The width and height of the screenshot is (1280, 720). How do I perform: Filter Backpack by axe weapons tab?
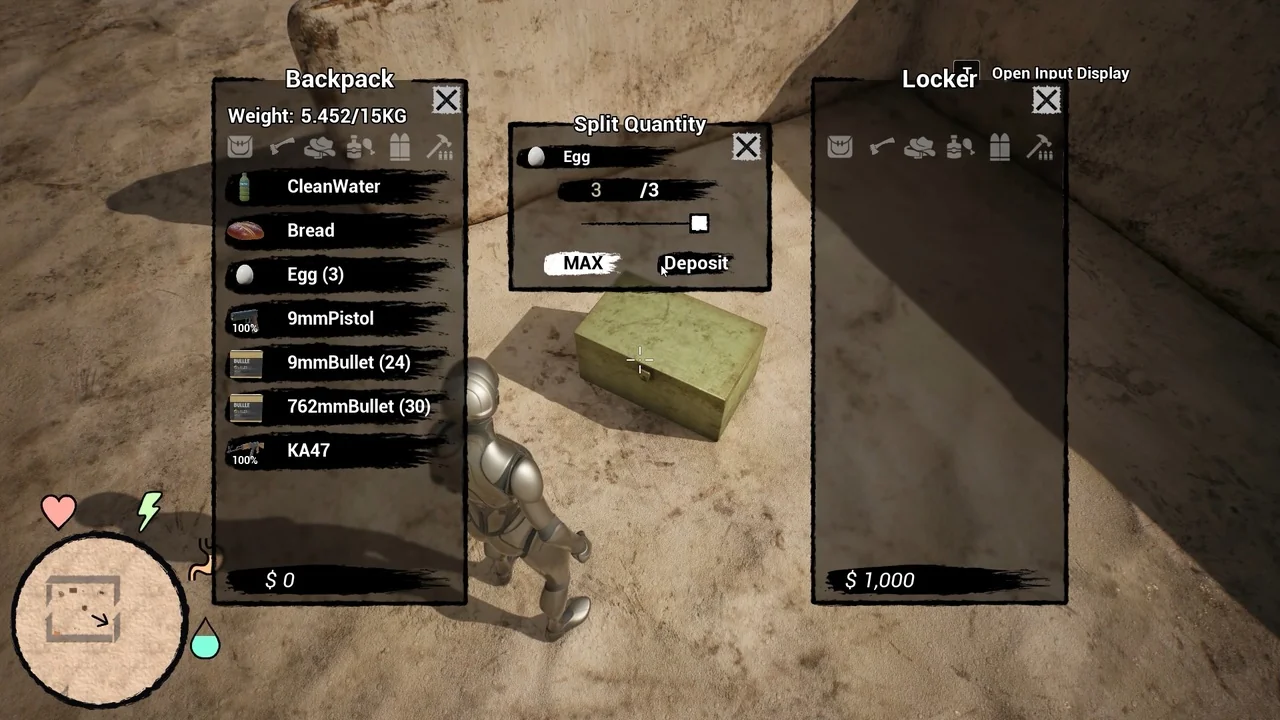tap(280, 148)
